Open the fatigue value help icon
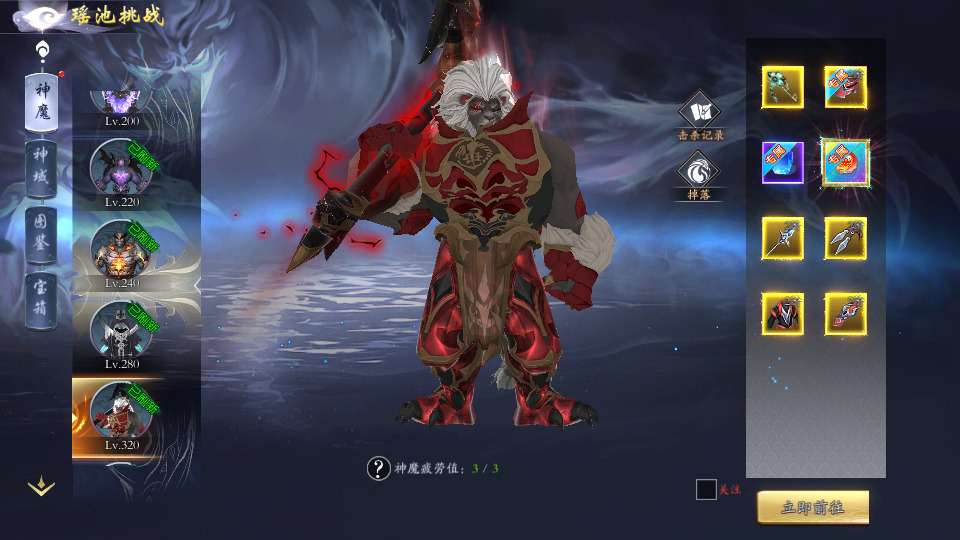Image resolution: width=960 pixels, height=540 pixels. pos(378,468)
